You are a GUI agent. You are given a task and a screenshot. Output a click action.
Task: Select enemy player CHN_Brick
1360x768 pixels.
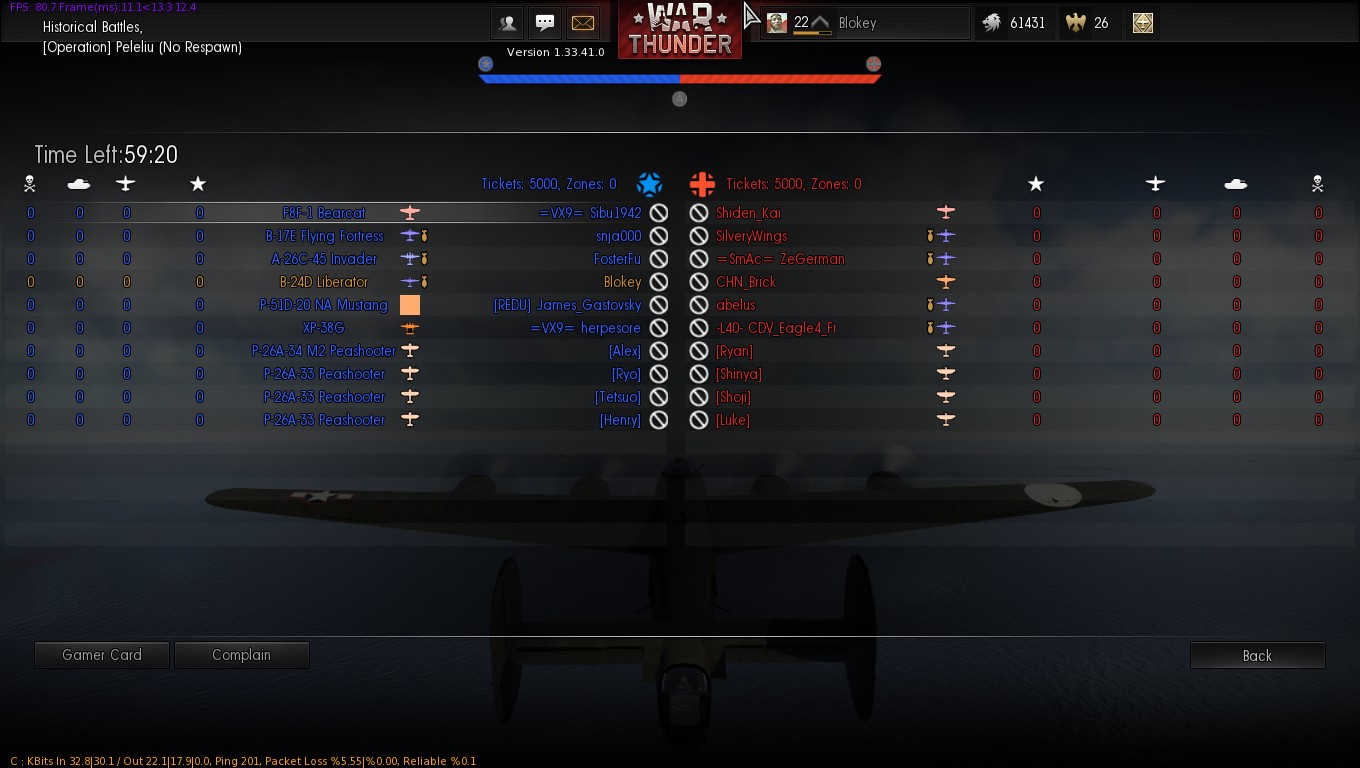pos(745,282)
